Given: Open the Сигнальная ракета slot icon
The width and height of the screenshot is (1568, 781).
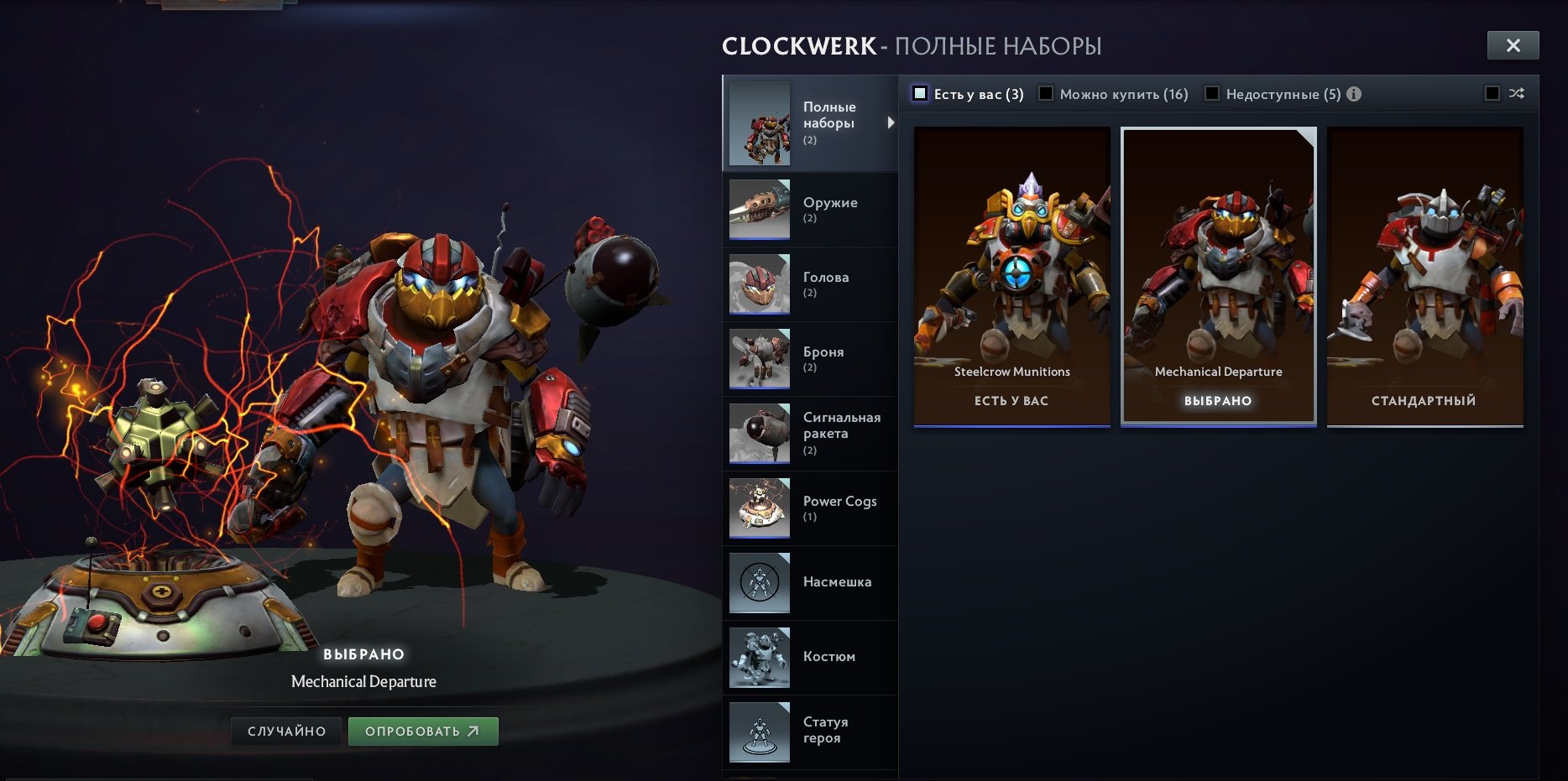Looking at the screenshot, I should tap(758, 433).
